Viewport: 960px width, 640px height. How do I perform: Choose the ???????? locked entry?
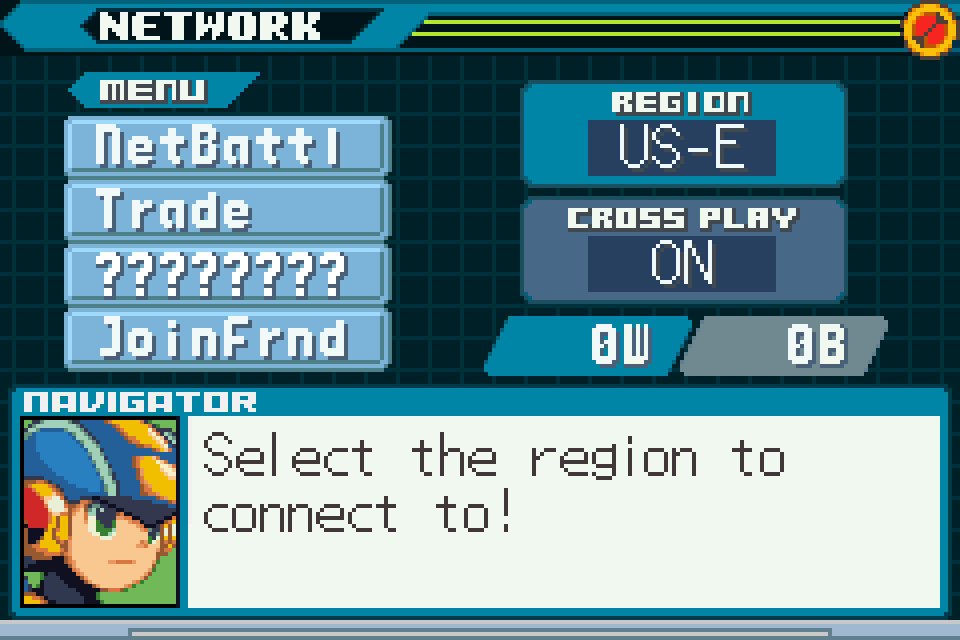(225, 273)
